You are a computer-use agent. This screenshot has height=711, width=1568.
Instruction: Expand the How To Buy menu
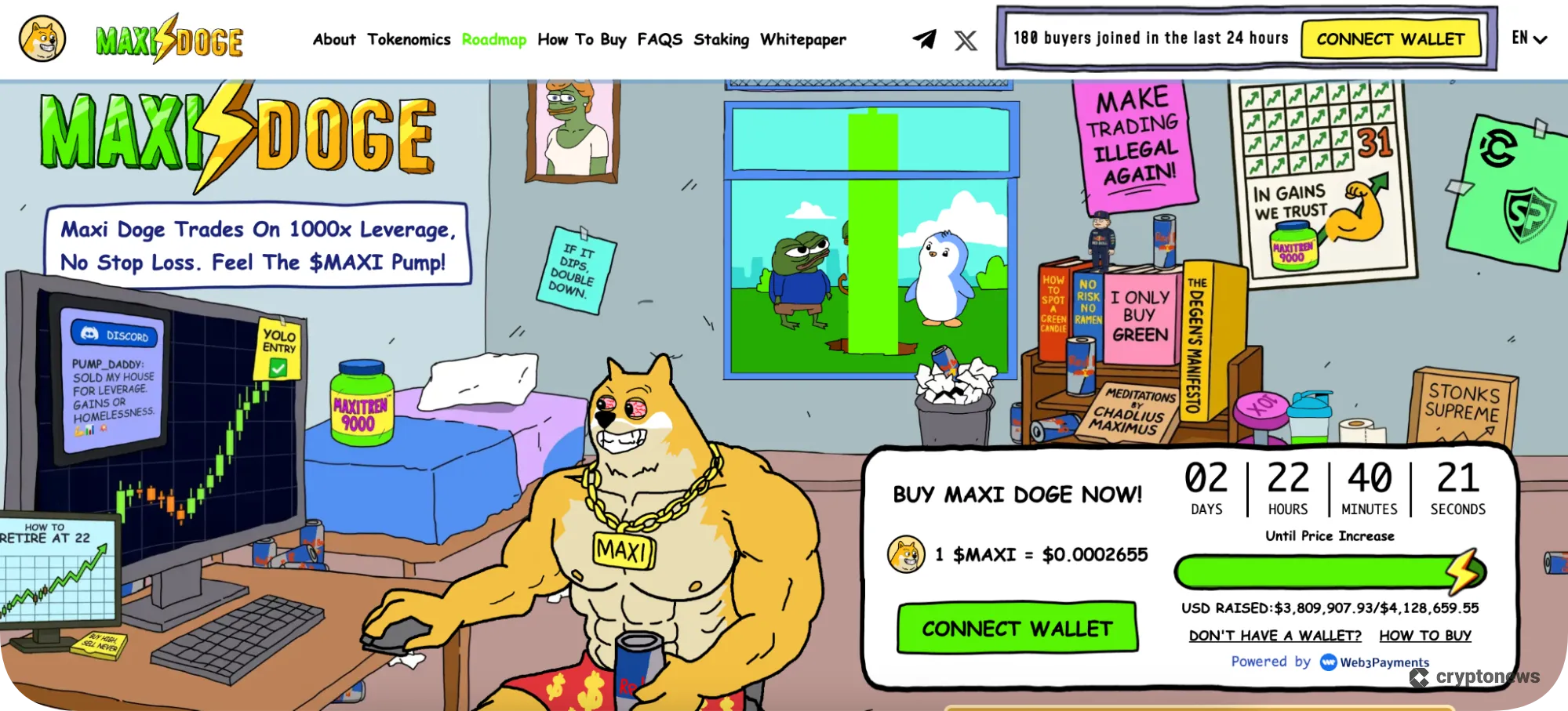(x=582, y=39)
